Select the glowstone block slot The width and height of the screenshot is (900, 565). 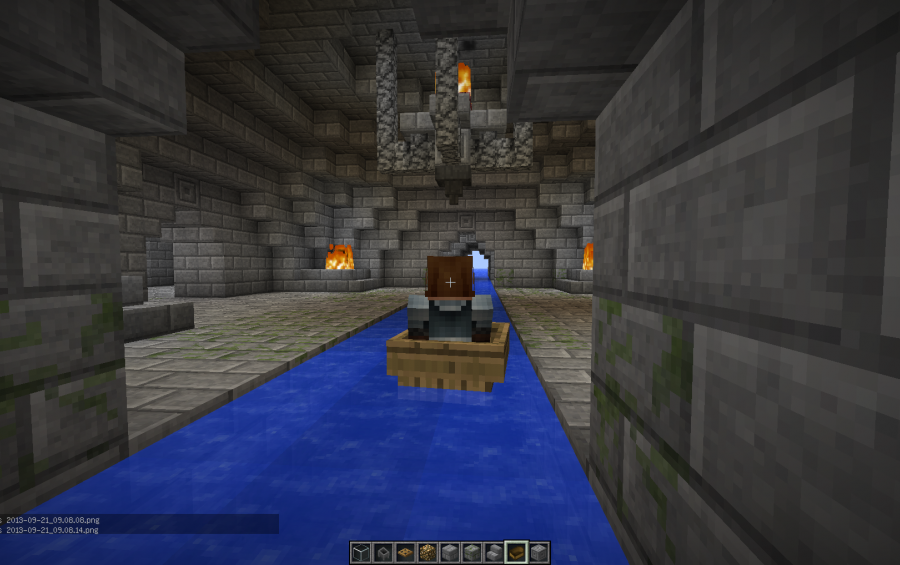427,552
